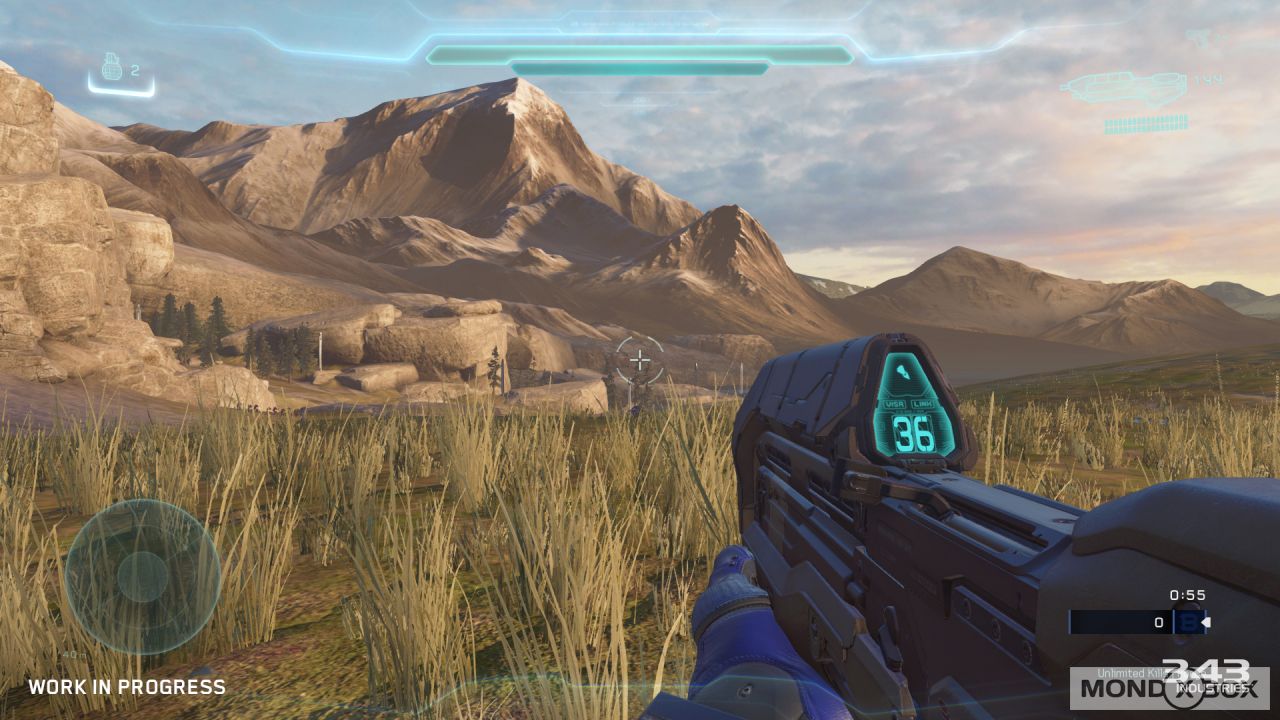Click the circular motion tracker radar

[142, 577]
